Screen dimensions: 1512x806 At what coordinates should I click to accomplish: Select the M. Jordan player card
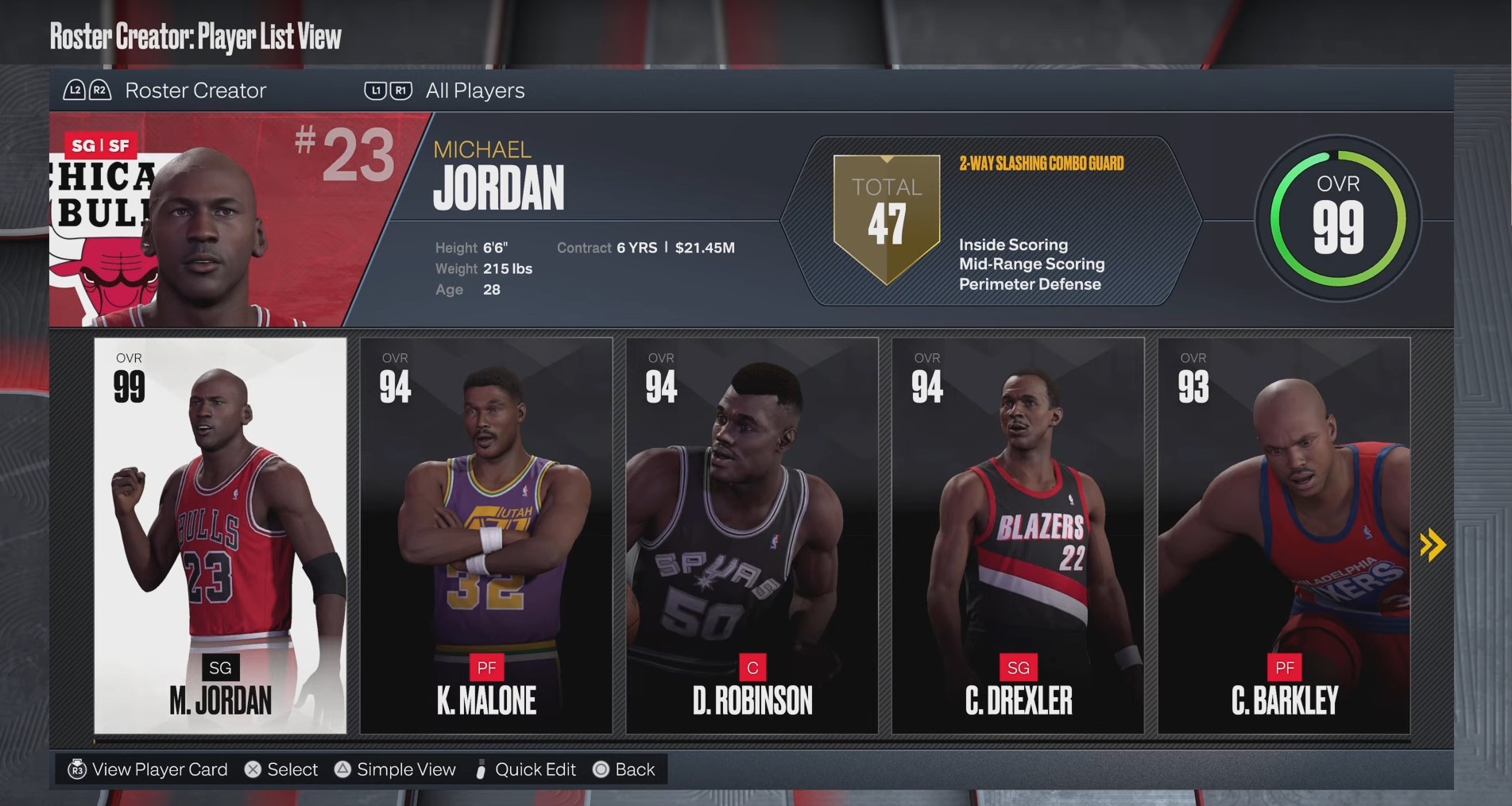[220, 535]
